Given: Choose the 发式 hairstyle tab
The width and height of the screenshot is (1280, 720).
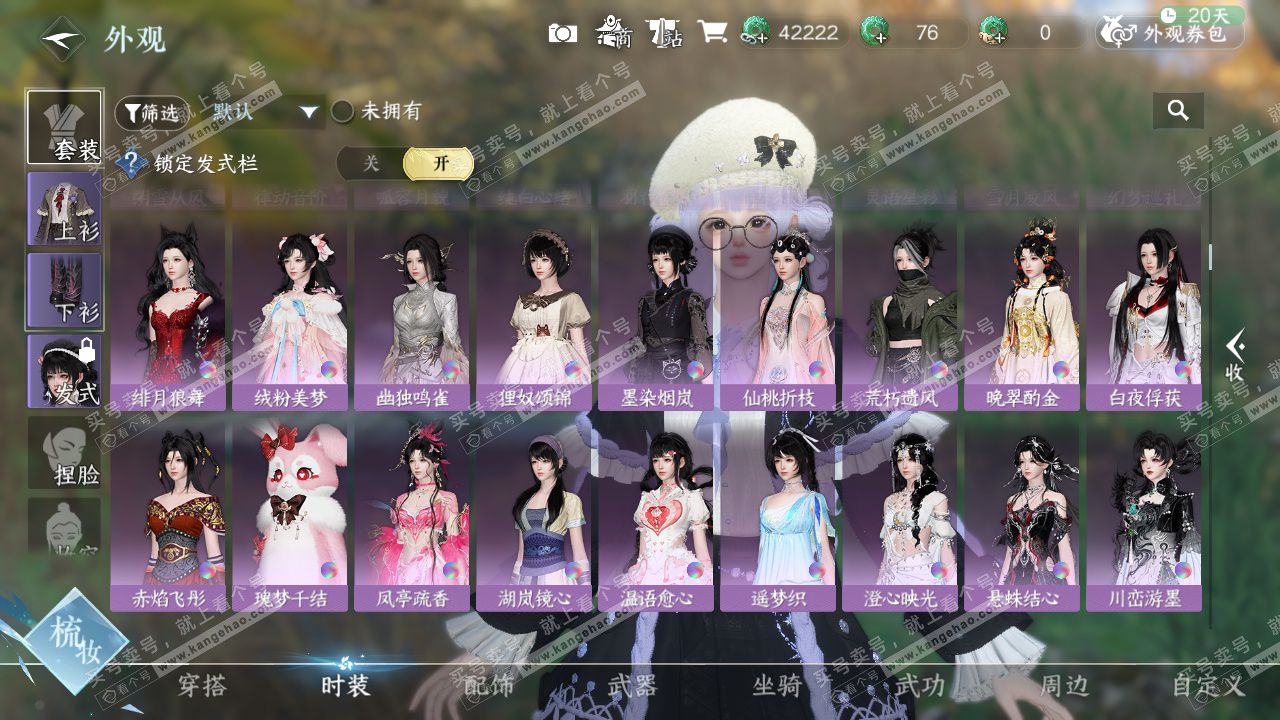Looking at the screenshot, I should (65, 371).
